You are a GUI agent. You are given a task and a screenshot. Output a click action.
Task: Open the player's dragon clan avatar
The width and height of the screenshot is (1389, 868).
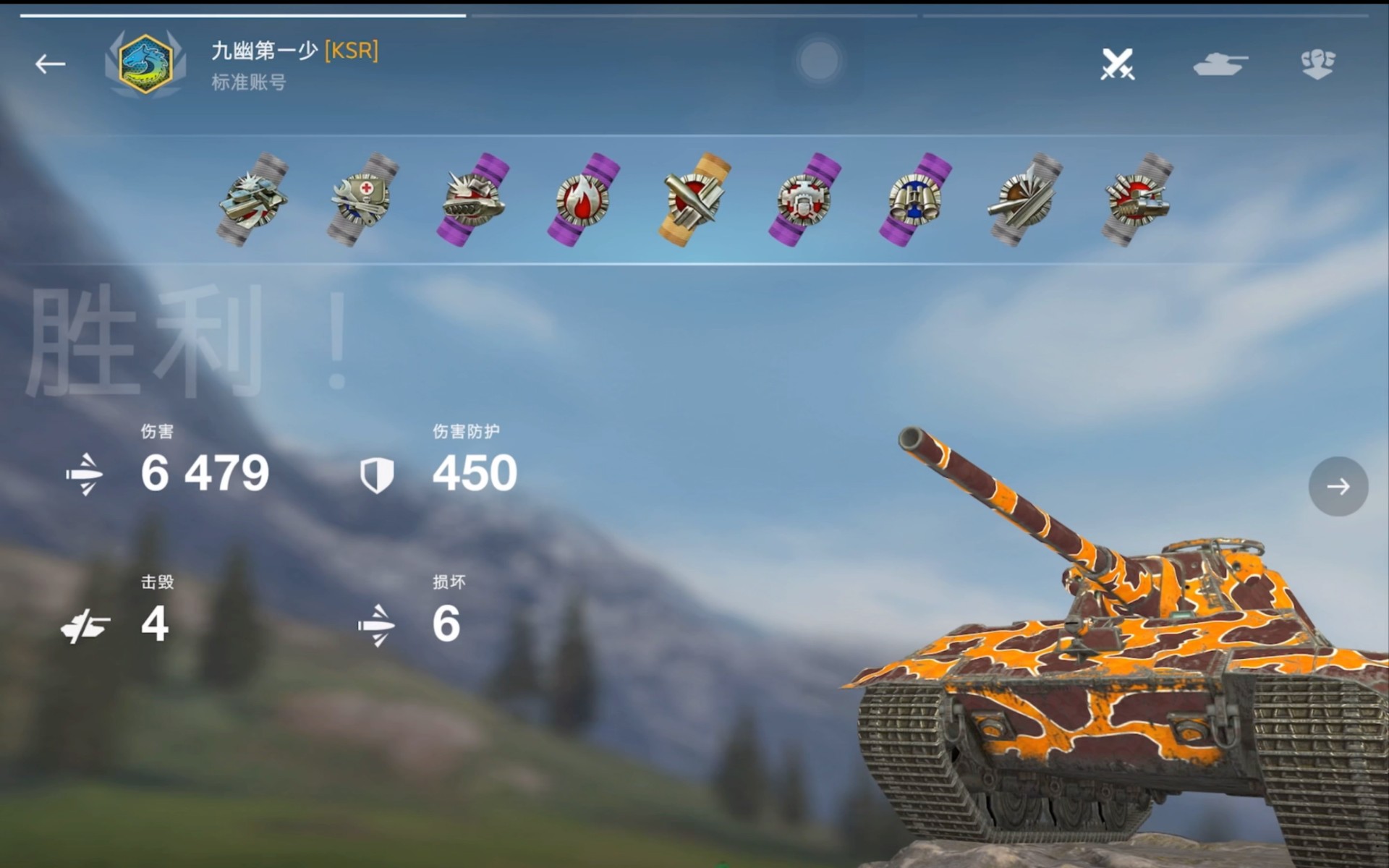(x=145, y=64)
